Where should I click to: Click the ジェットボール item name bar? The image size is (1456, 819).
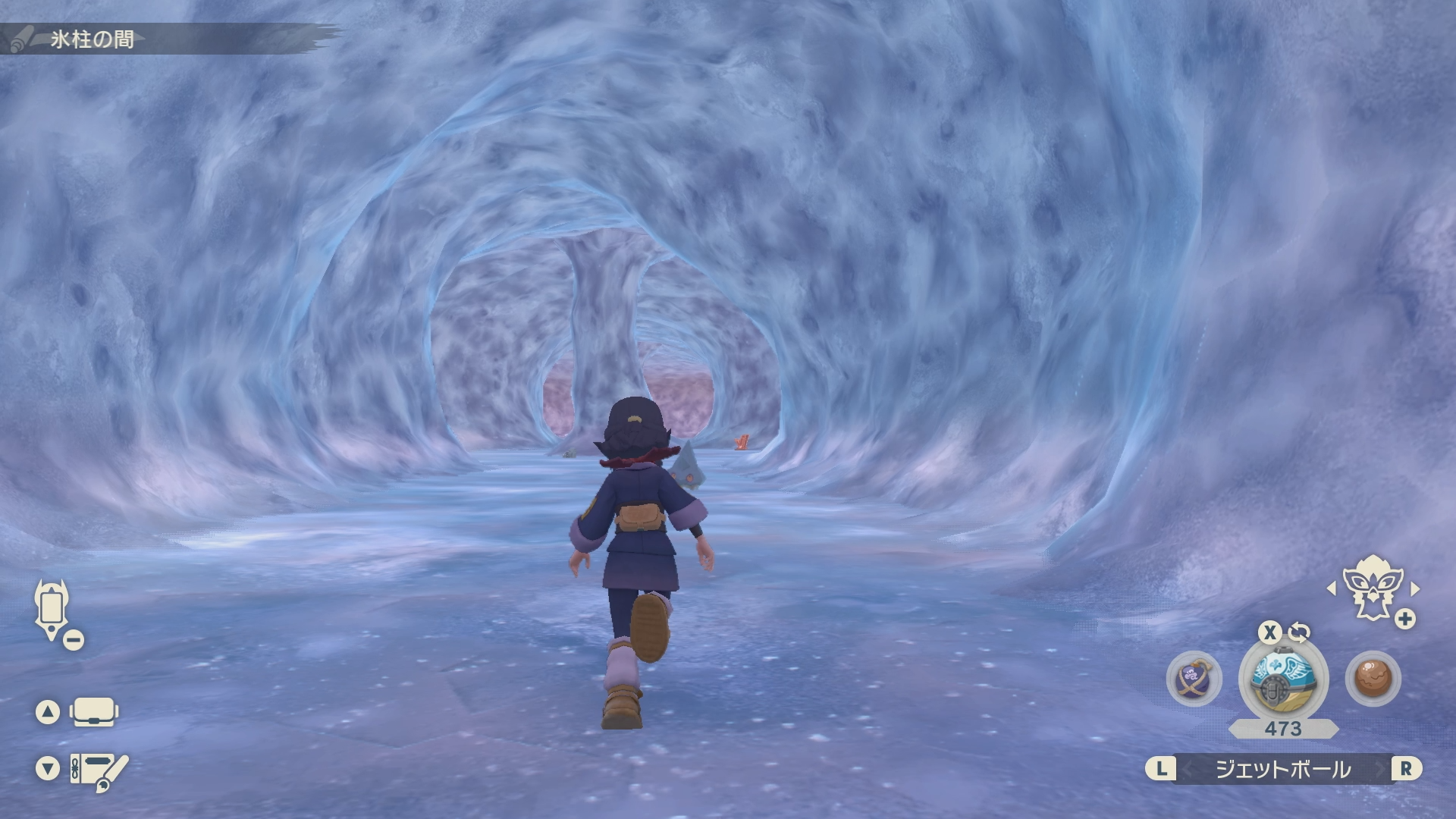tap(1283, 769)
